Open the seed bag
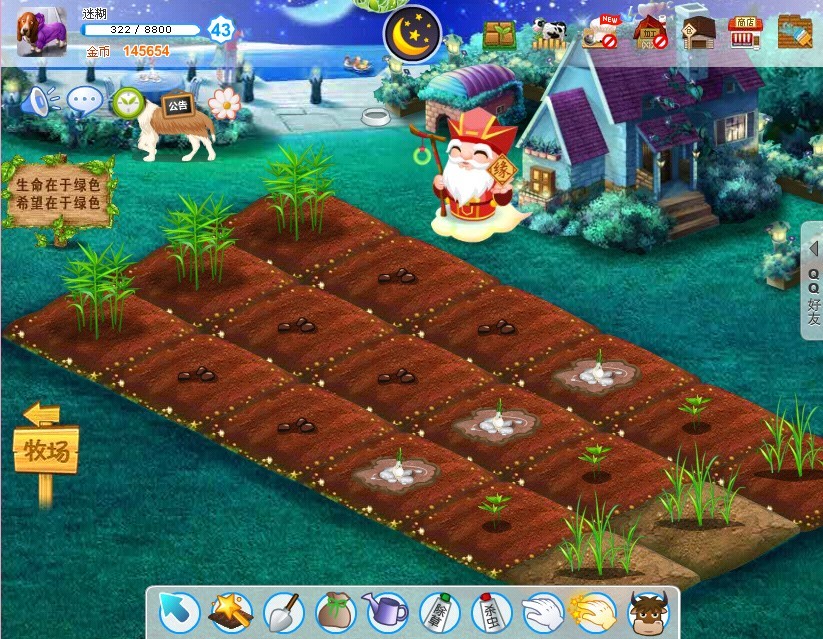 [x=335, y=610]
